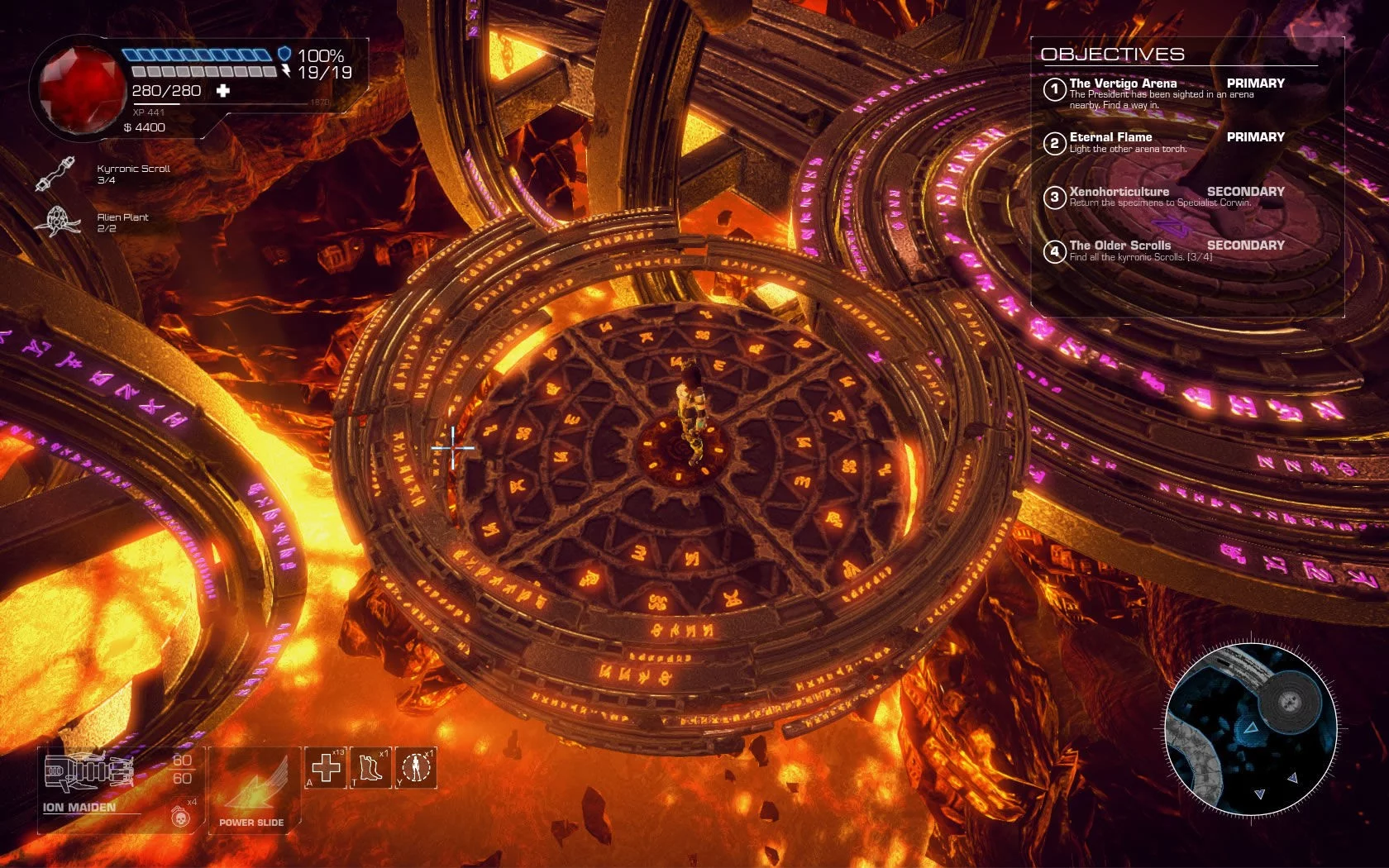Image resolution: width=1389 pixels, height=868 pixels.
Task: Select the Ion Maiden weapon icon
Action: (88, 773)
